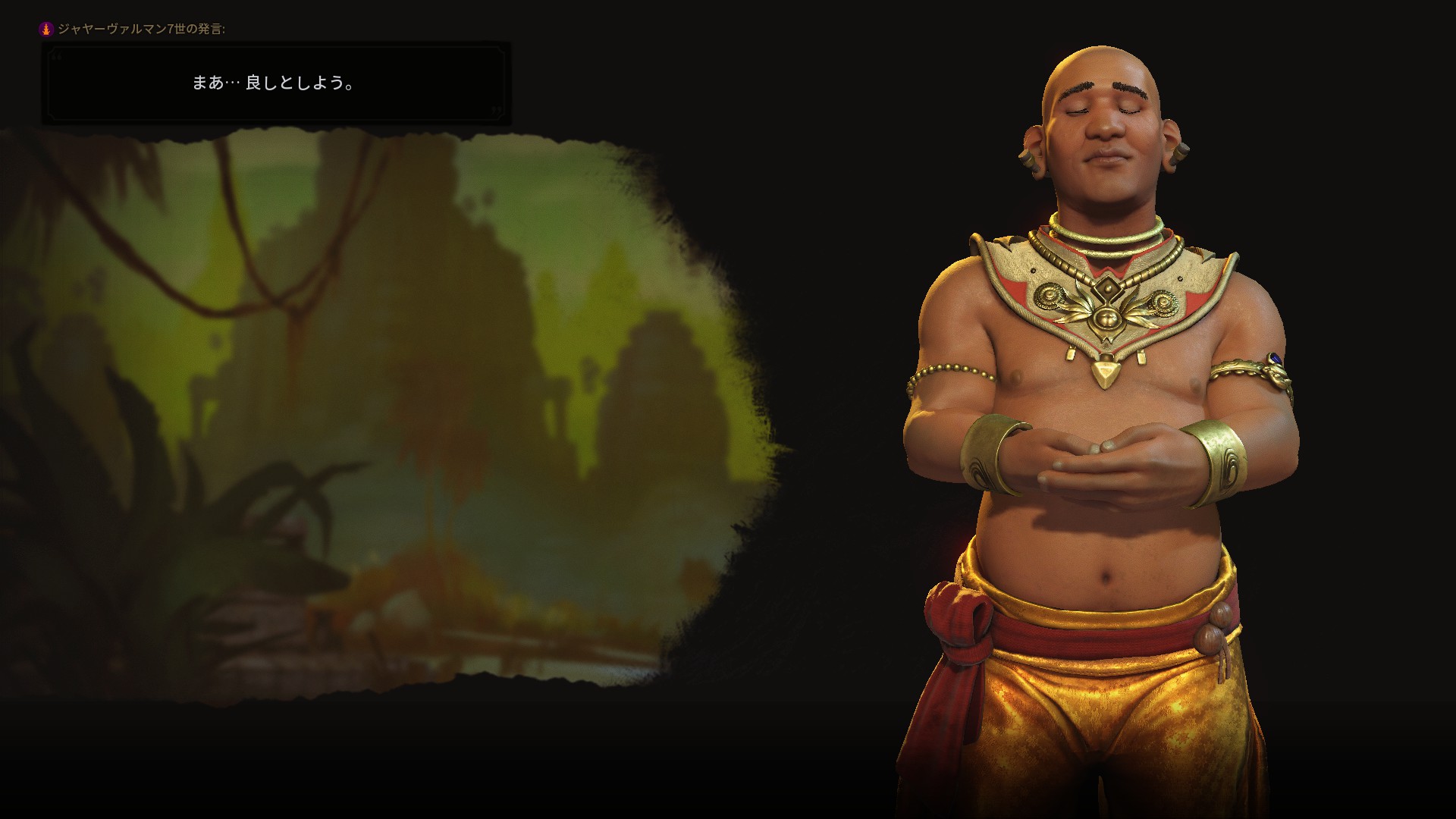
Task: Dismiss Jayavarman VII's statement dialogue box
Action: pos(275,83)
